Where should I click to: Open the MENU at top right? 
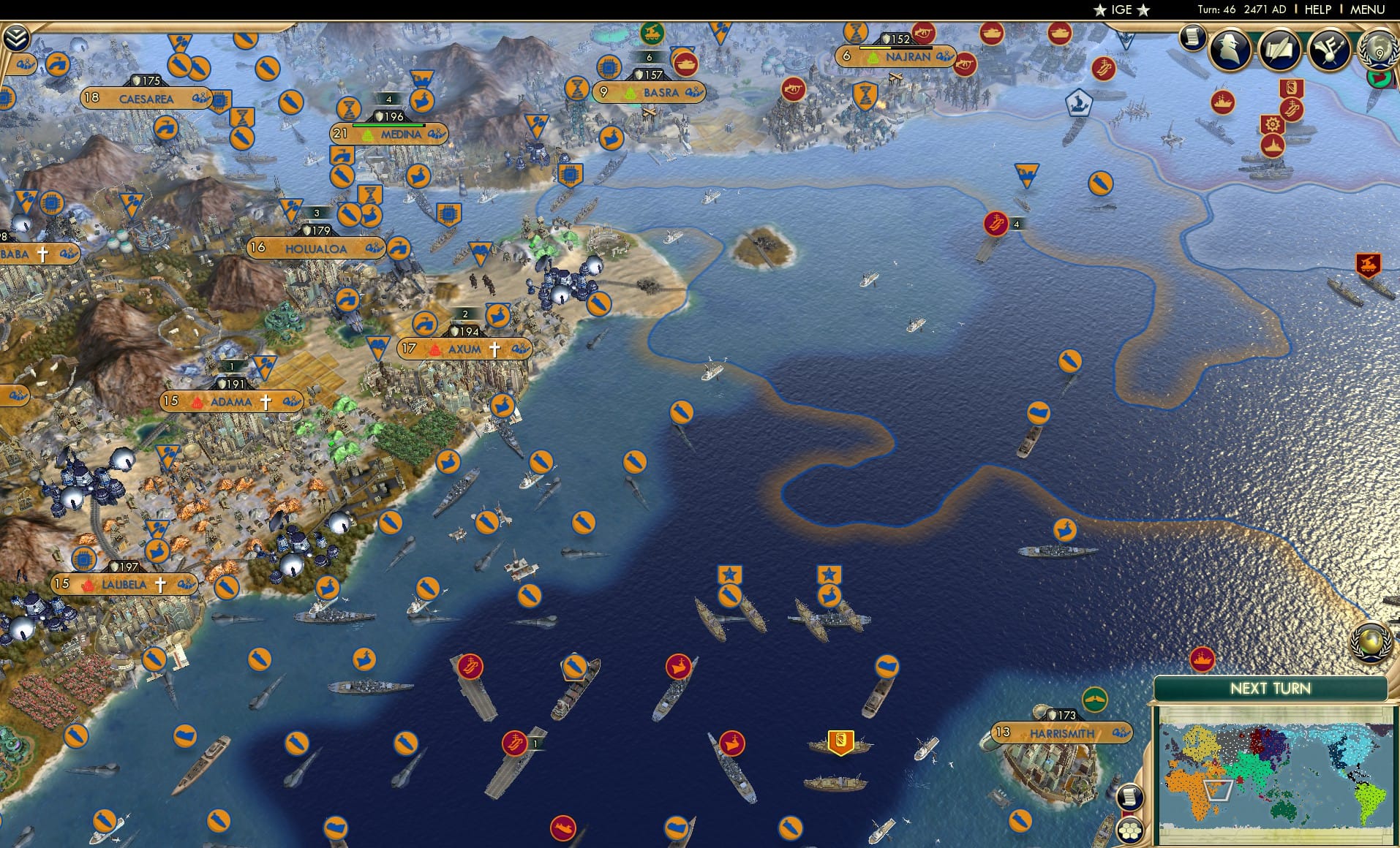pyautogui.click(x=1369, y=10)
